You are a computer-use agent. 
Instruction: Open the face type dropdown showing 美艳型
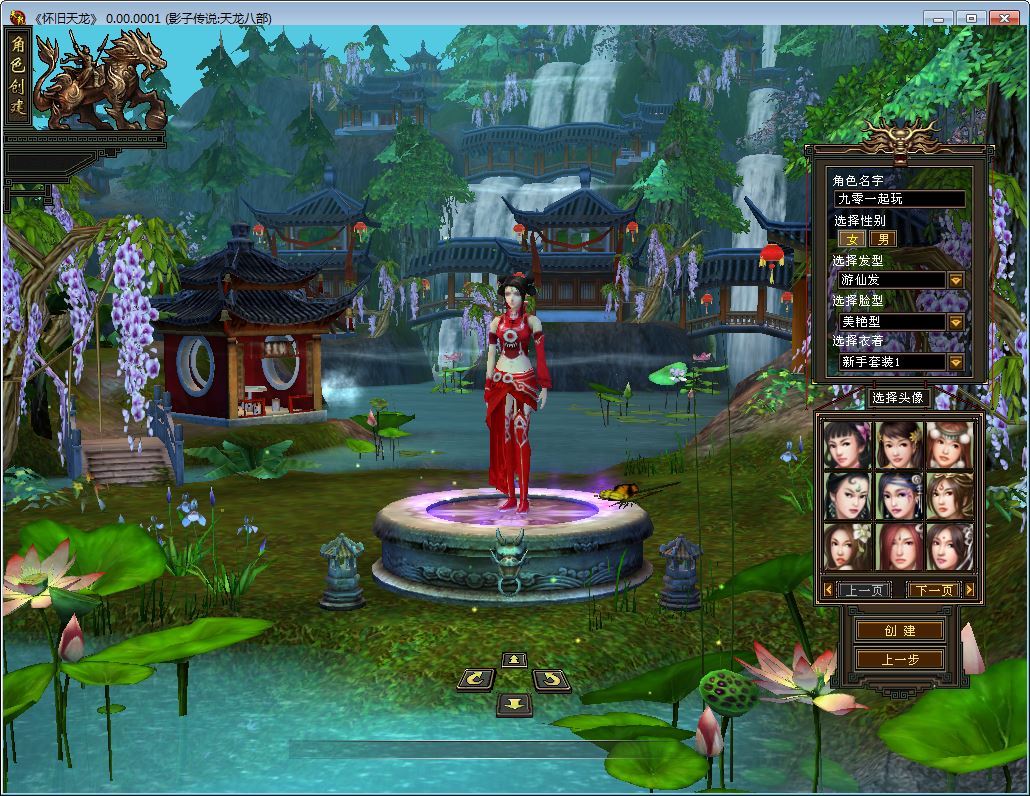[955, 321]
